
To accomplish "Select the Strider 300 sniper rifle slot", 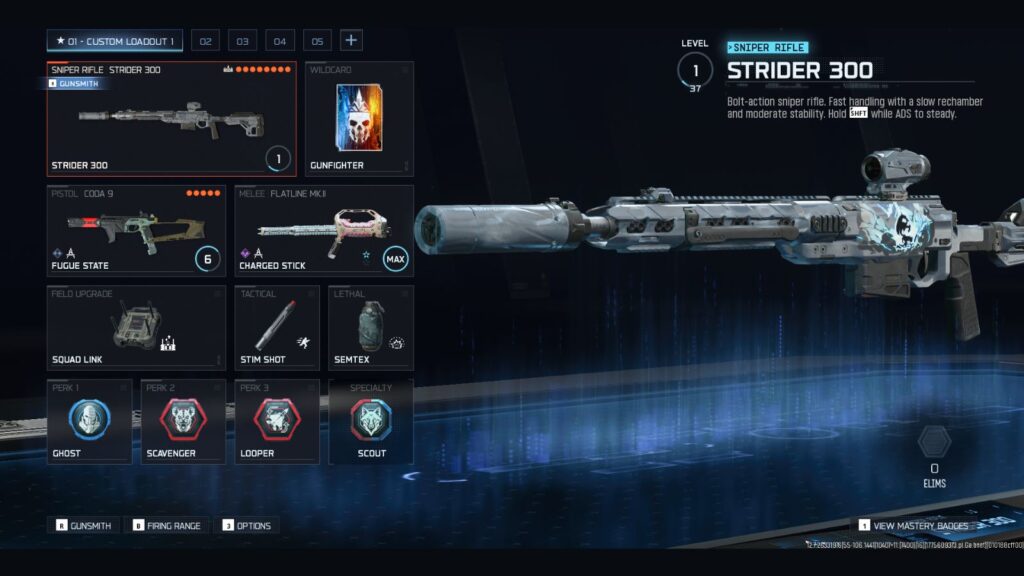I will point(172,119).
